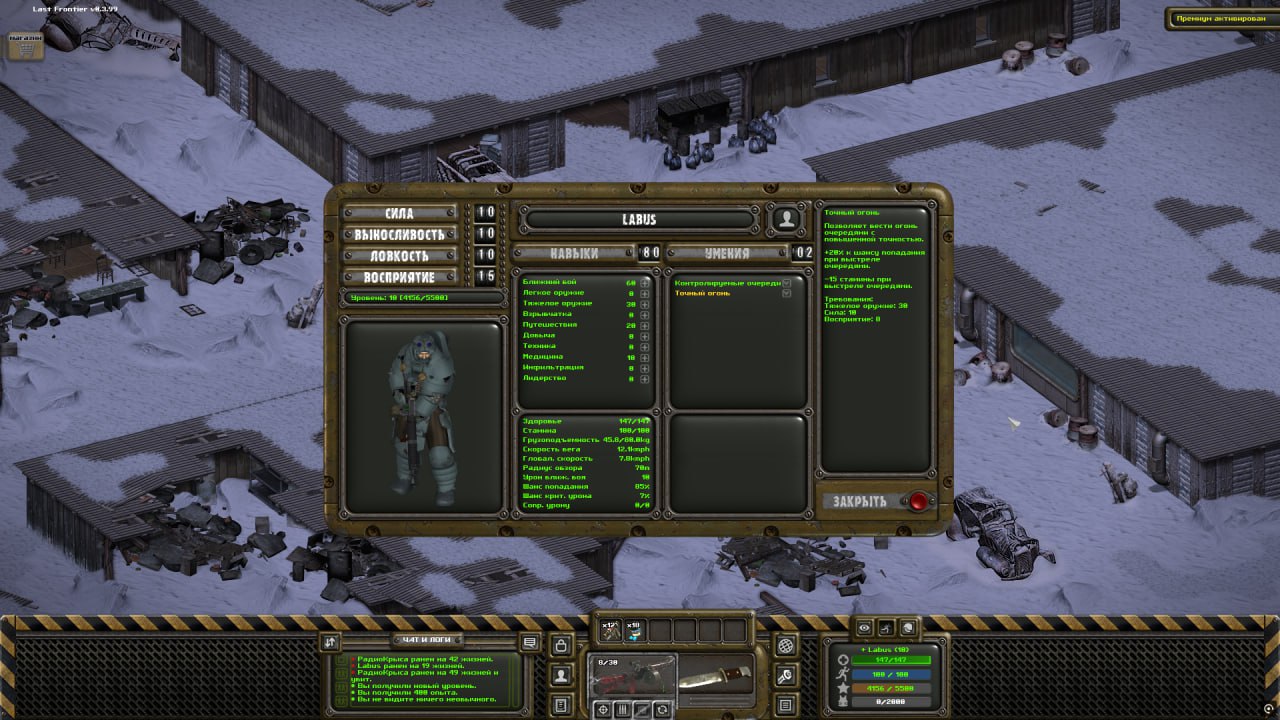
Task: Add a point to Ближний бой skill
Action: point(645,283)
